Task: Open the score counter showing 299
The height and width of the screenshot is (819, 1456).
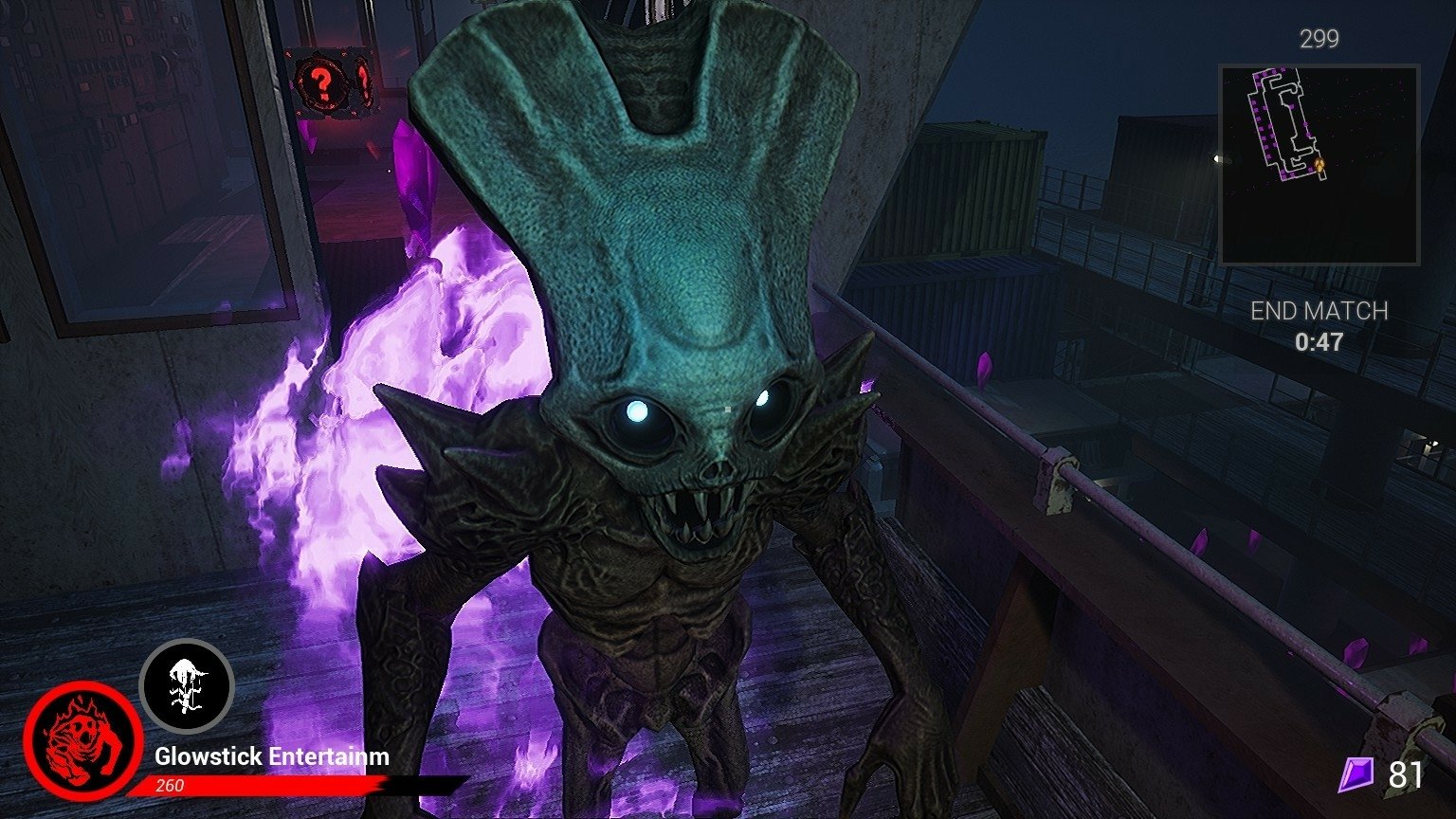Action: 1320,39
